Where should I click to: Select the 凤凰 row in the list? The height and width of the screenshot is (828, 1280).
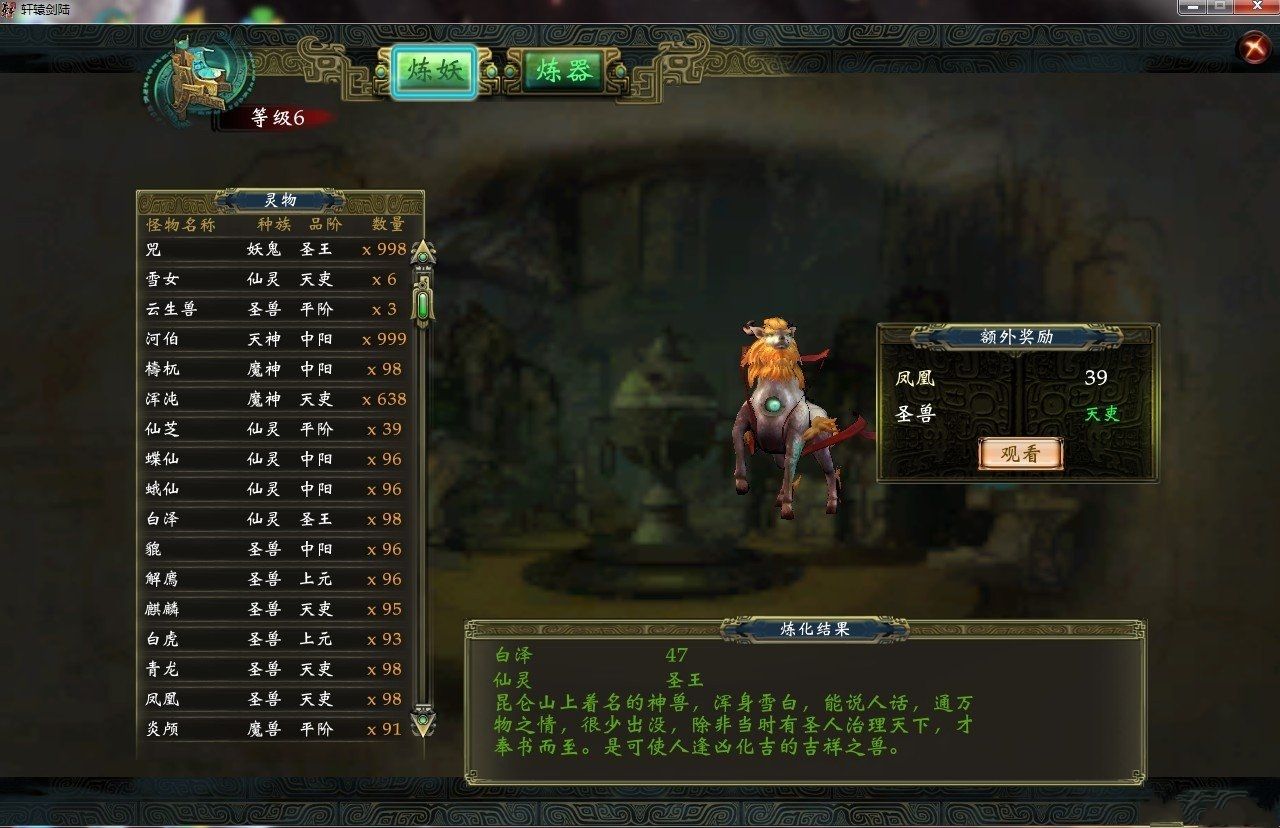coord(275,699)
